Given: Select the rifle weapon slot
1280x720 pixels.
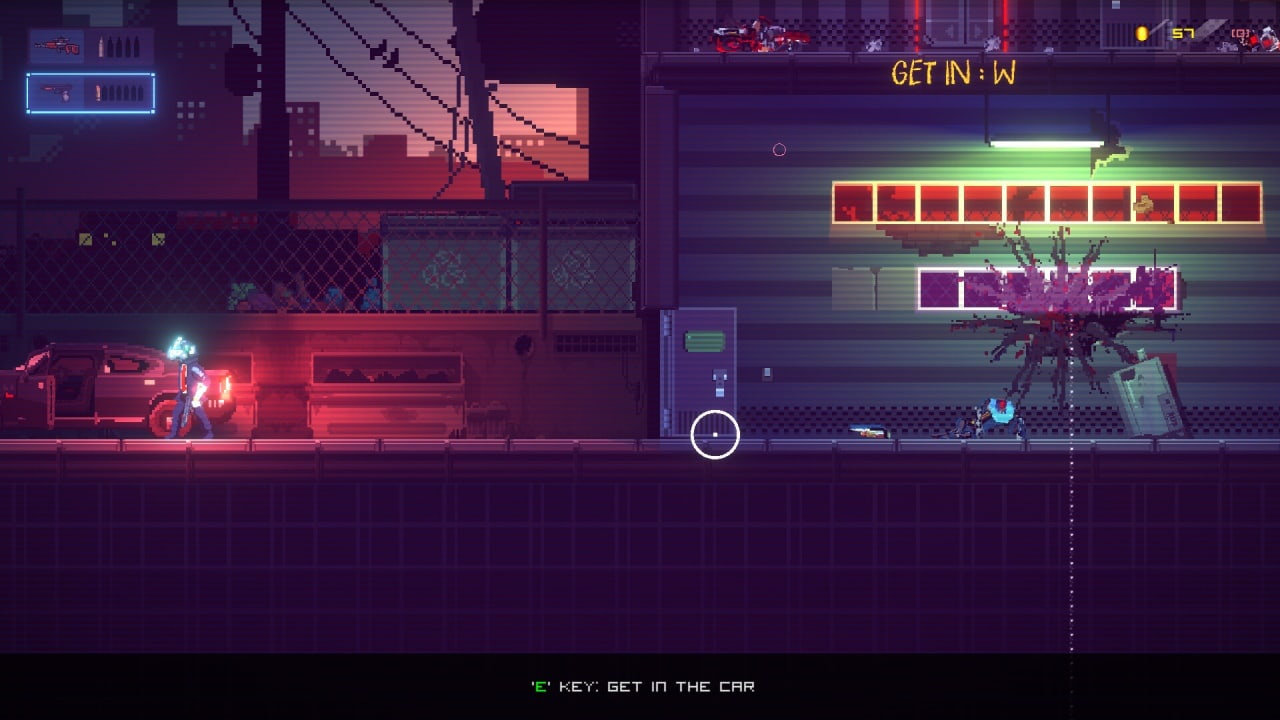Looking at the screenshot, I should pos(90,47).
